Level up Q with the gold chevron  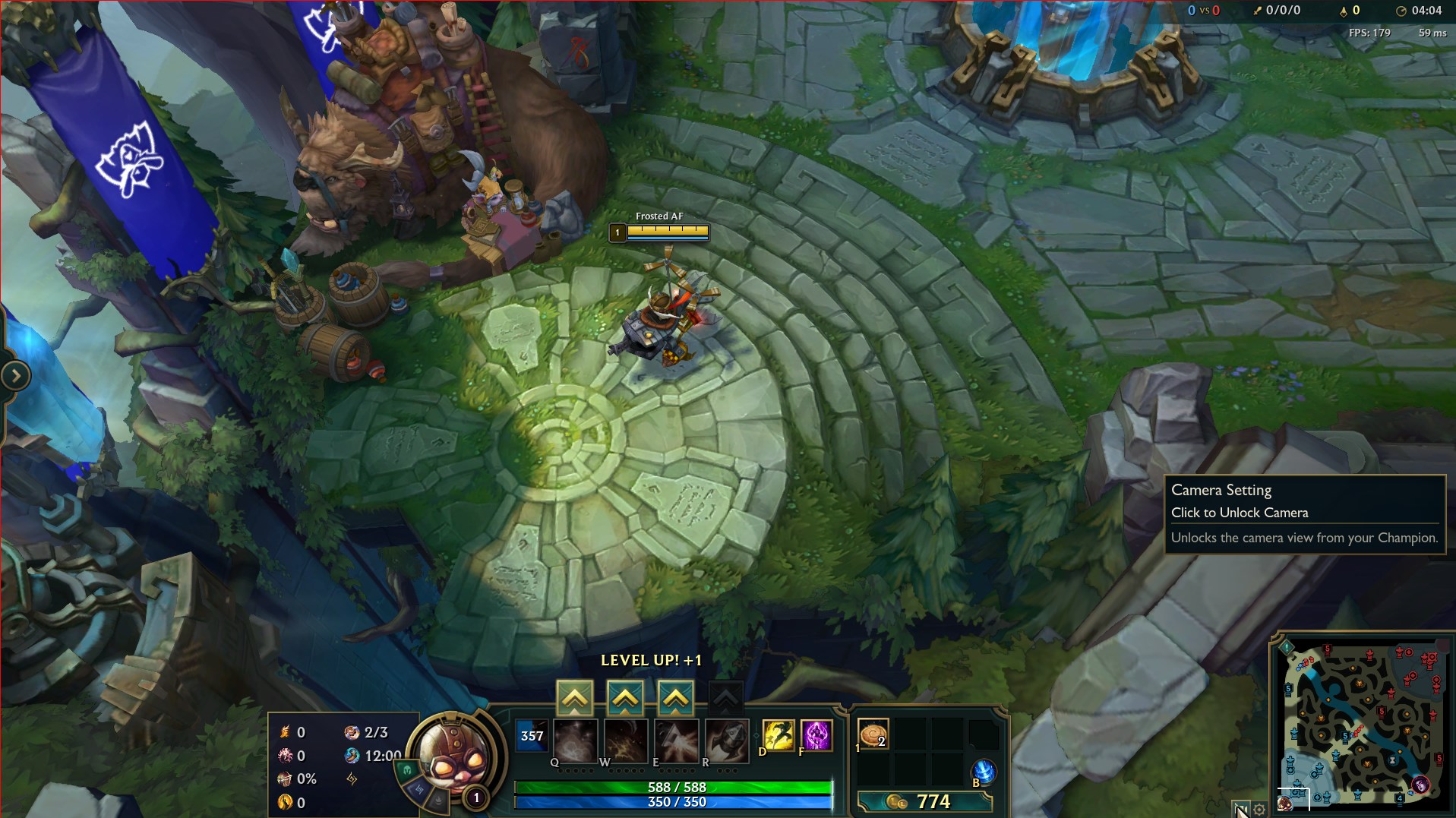coord(575,696)
